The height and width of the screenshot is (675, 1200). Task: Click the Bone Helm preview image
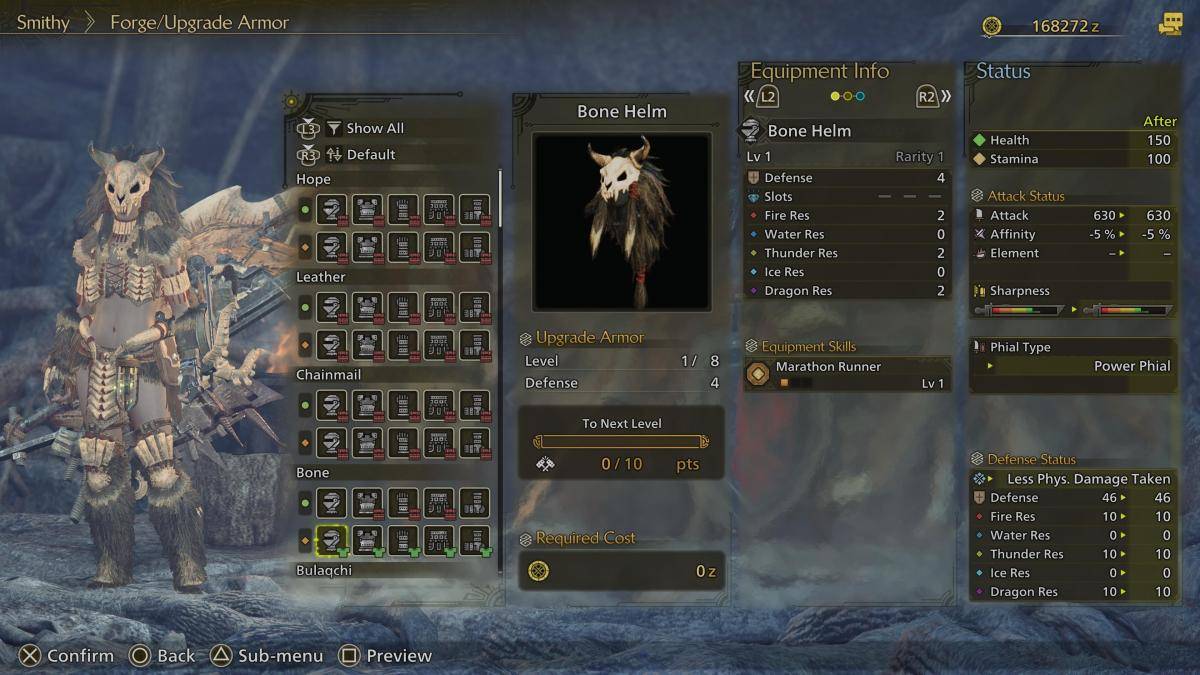pyautogui.click(x=621, y=221)
